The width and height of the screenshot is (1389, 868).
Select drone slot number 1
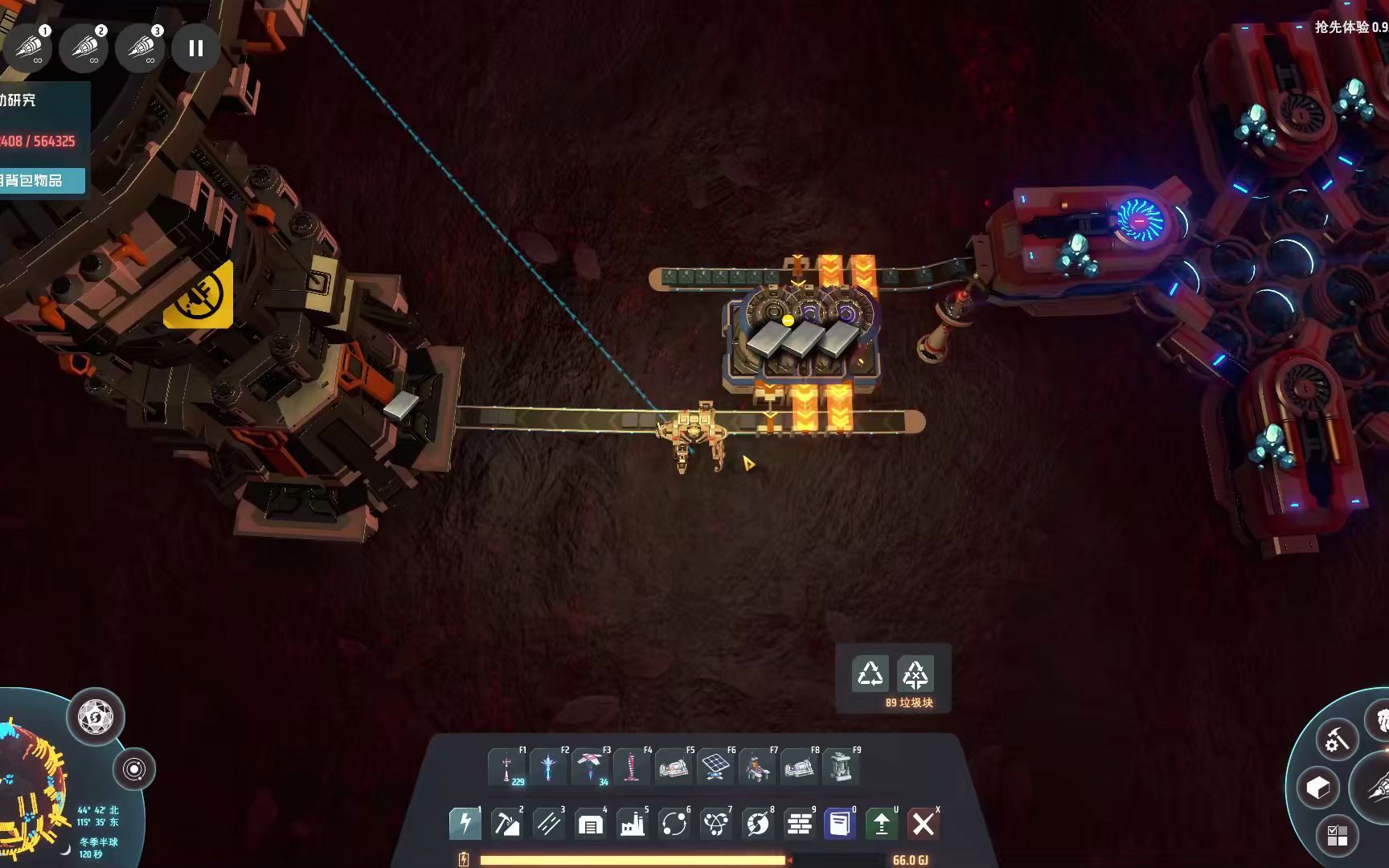29,47
